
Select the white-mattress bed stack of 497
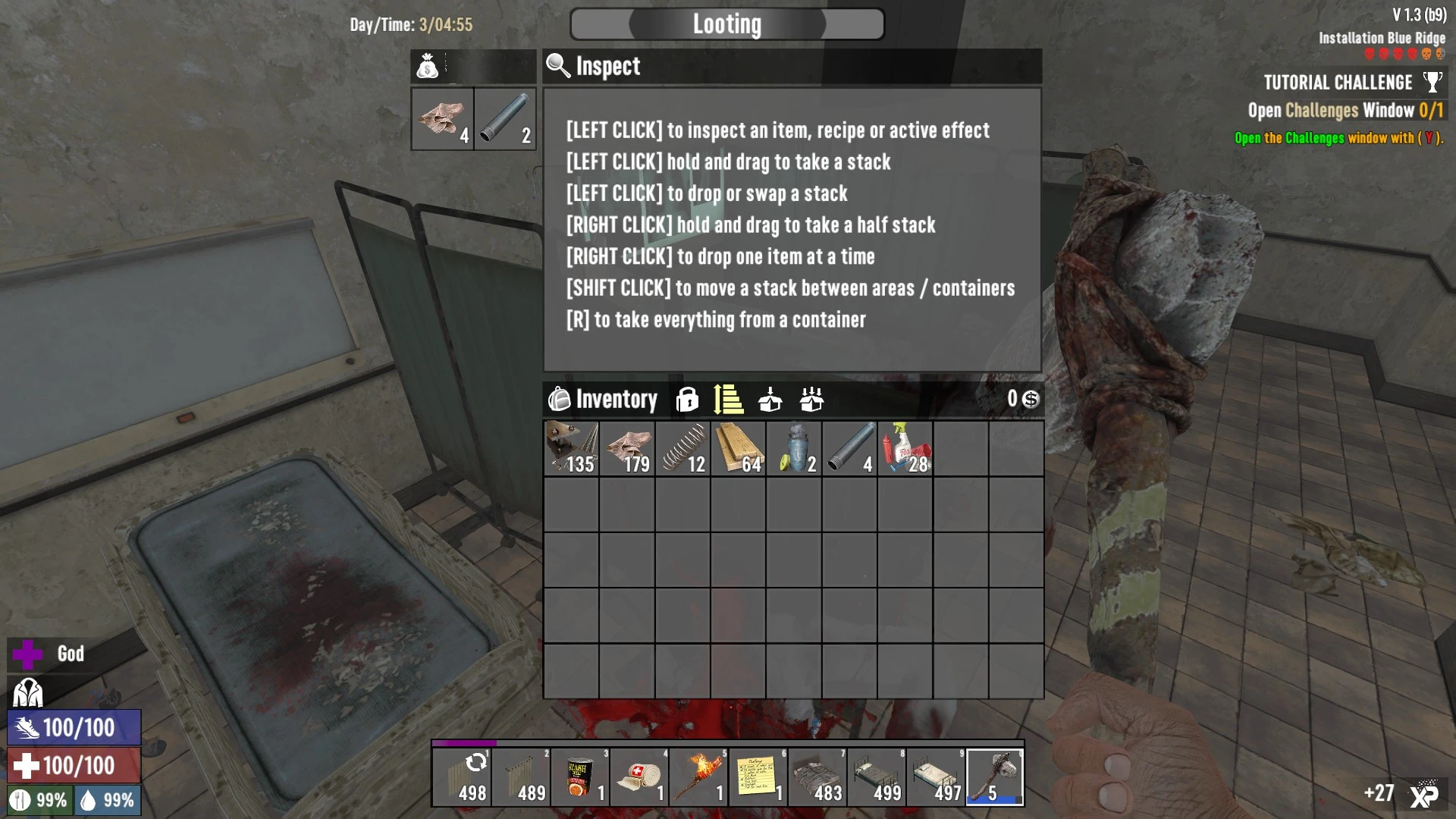(x=936, y=777)
